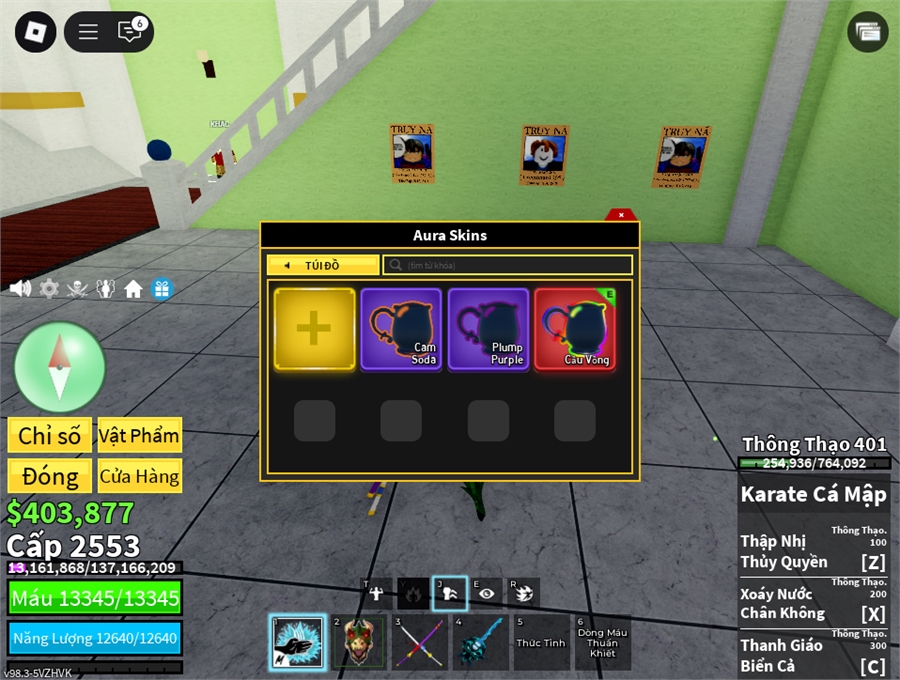Image resolution: width=900 pixels, height=680 pixels.
Task: Click the Đóng button
Action: 49,476
